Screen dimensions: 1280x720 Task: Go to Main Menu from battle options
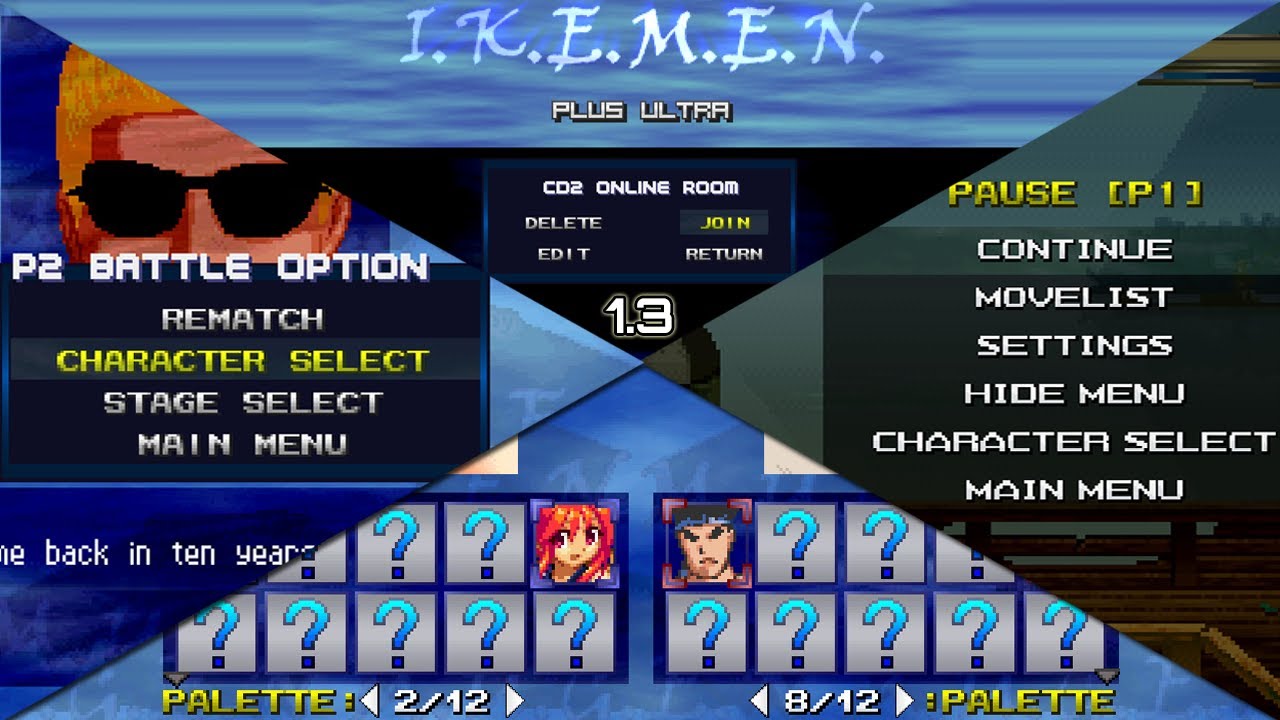point(242,444)
